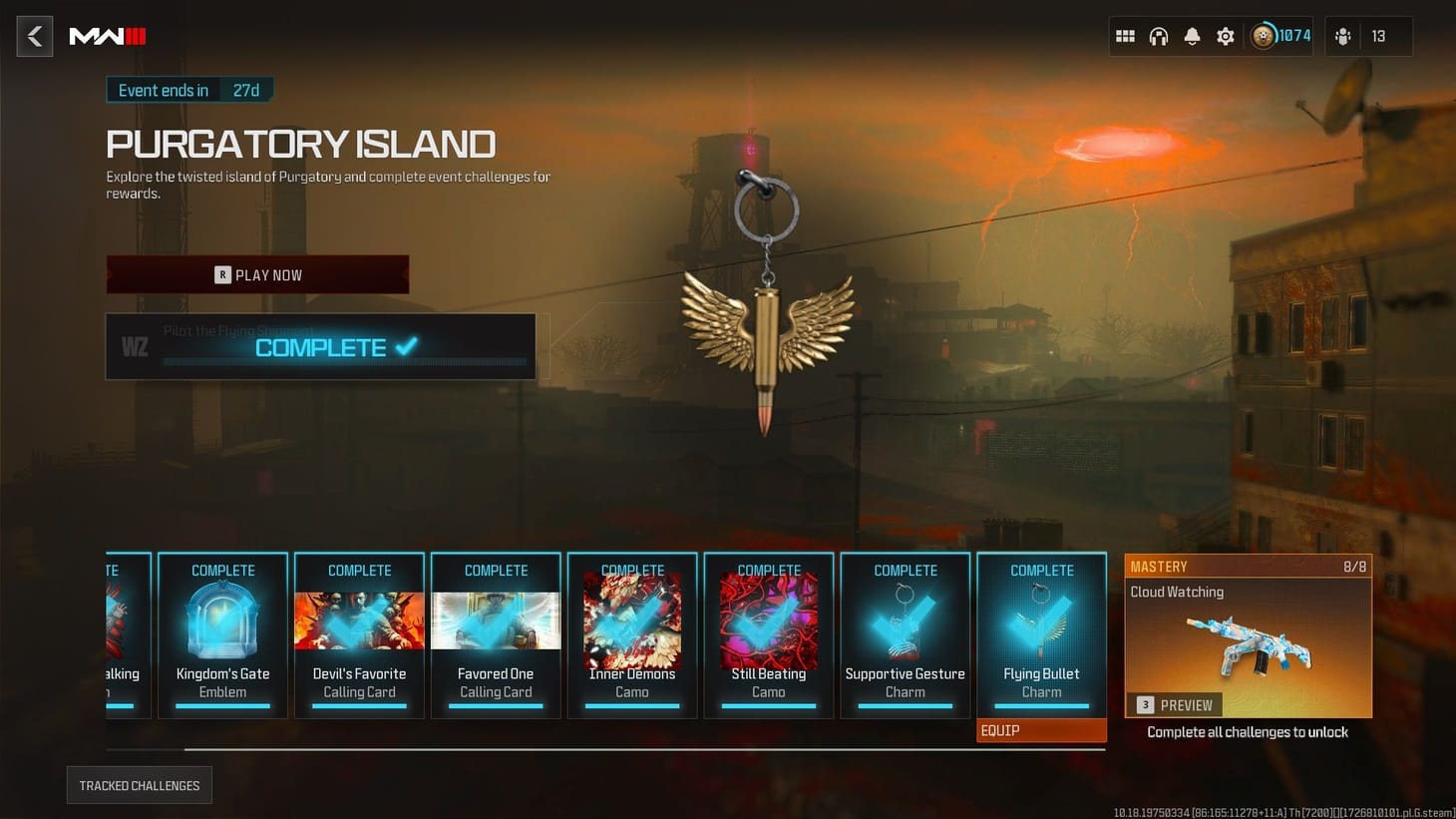1456x819 pixels.
Task: Select the Inner Demons Camo reward
Action: point(632,635)
